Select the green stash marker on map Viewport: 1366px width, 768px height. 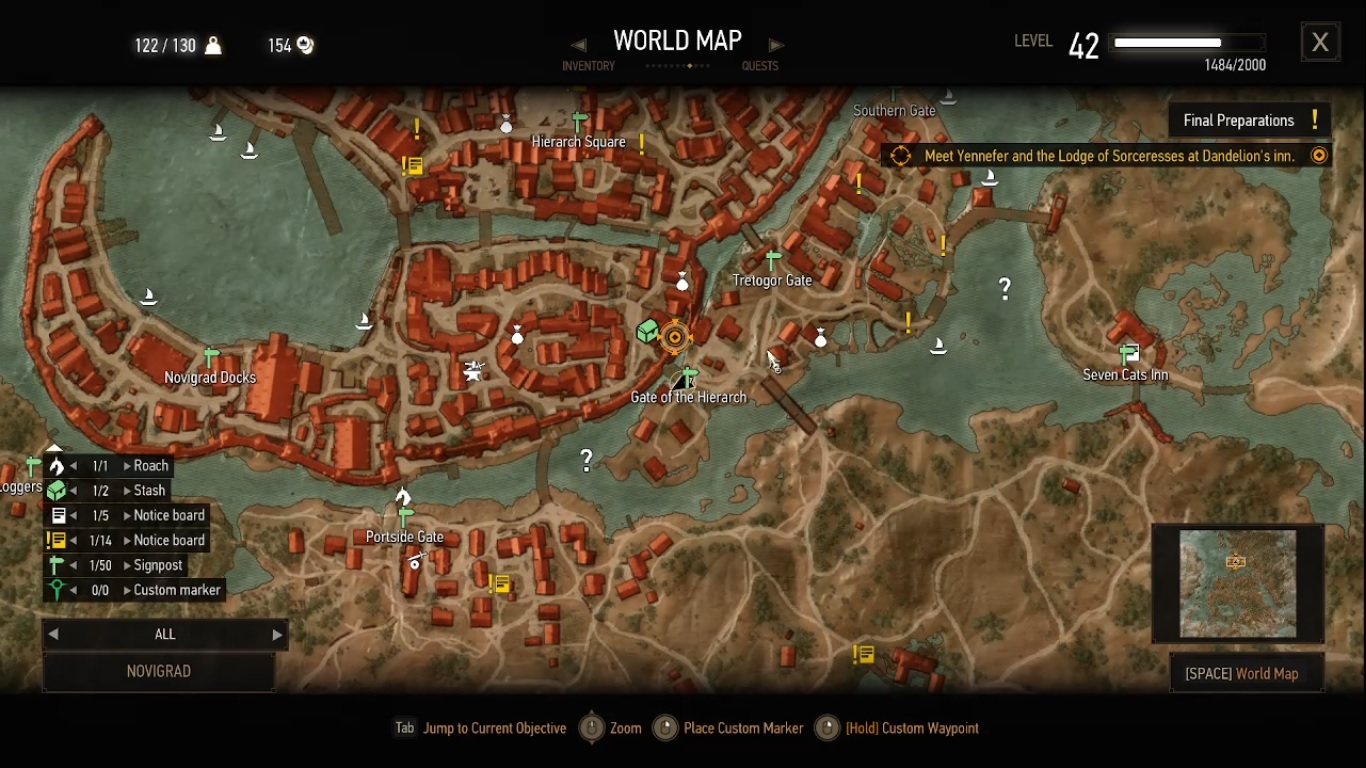(x=647, y=331)
